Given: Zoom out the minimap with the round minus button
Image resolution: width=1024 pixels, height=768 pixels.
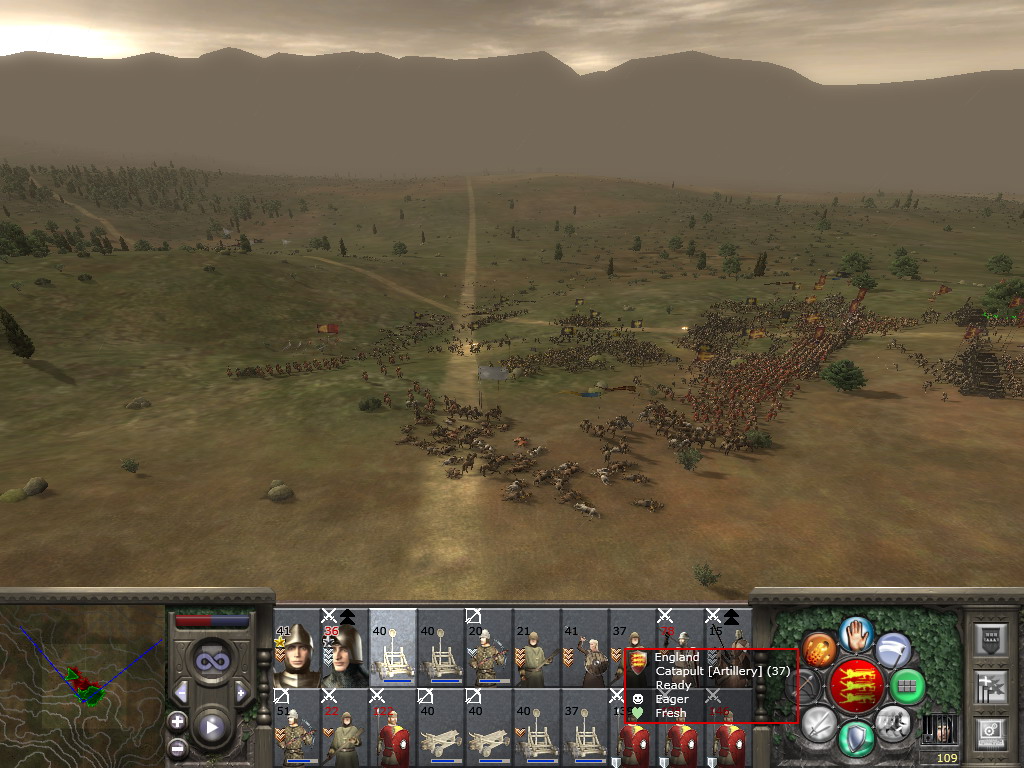Looking at the screenshot, I should pos(177,746).
